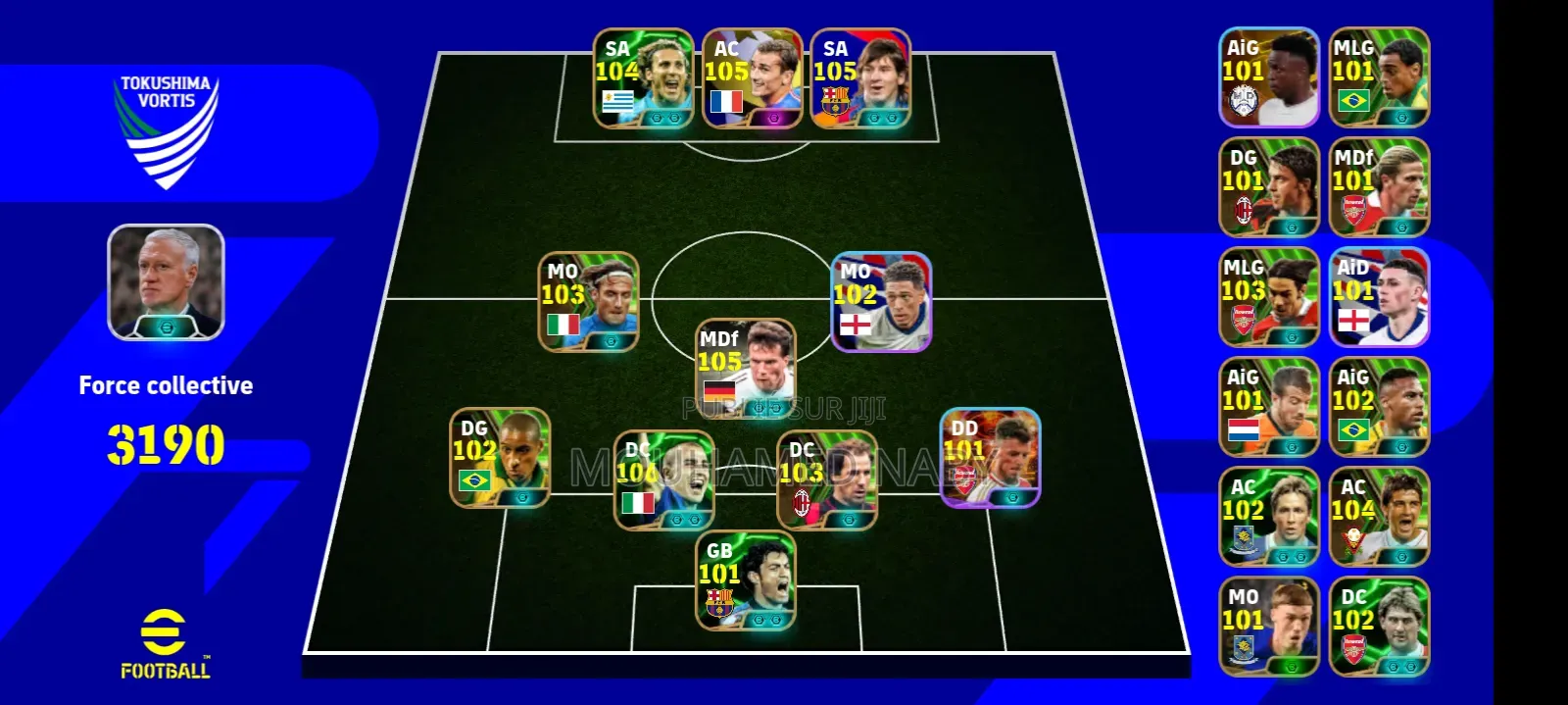Select the DC 102 Arsenal substitute card
The image size is (1568, 705).
1378,627
